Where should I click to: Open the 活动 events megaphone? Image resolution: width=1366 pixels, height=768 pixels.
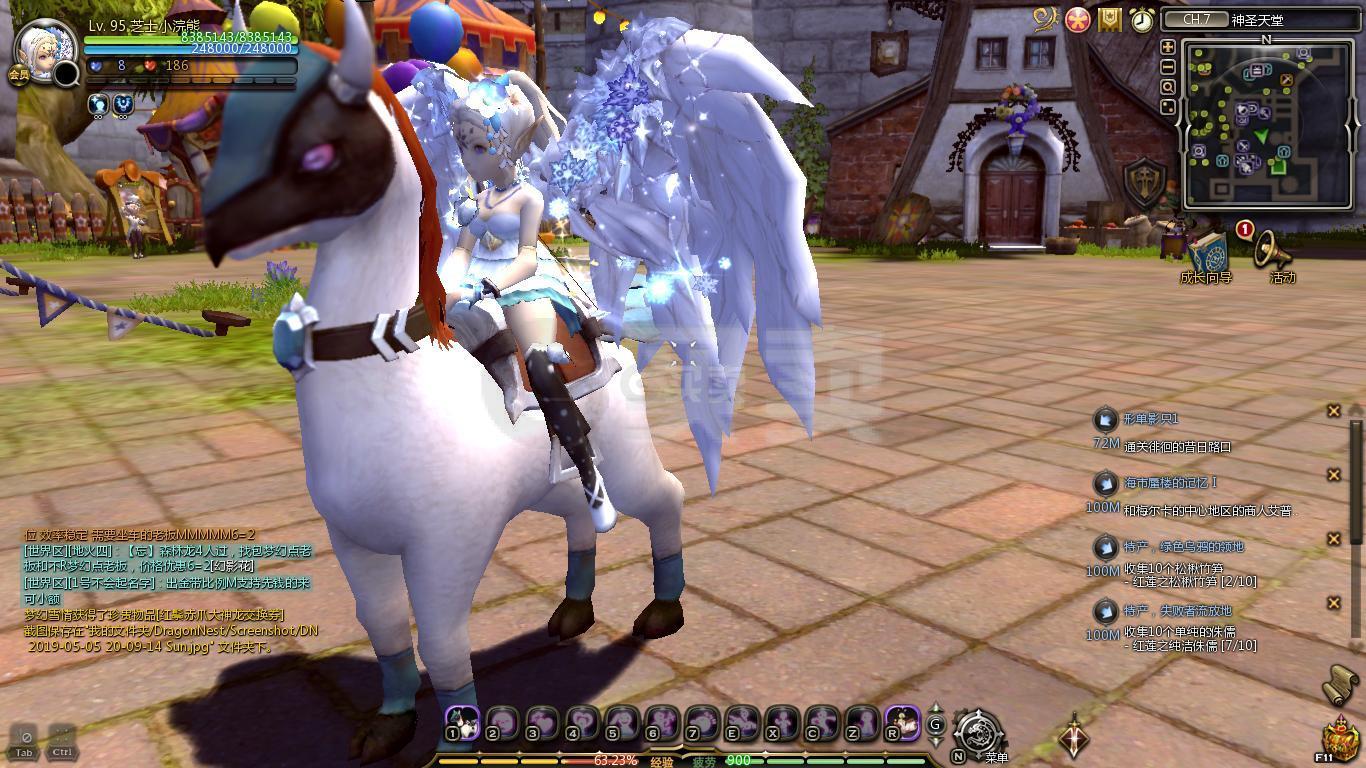1273,252
